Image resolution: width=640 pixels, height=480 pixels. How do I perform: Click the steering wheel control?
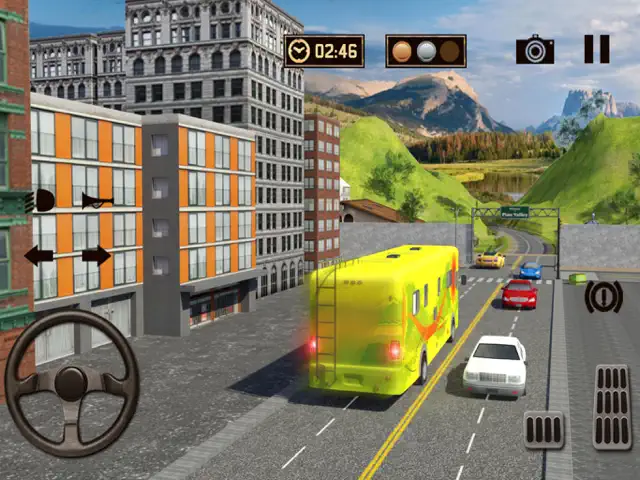click(x=70, y=383)
